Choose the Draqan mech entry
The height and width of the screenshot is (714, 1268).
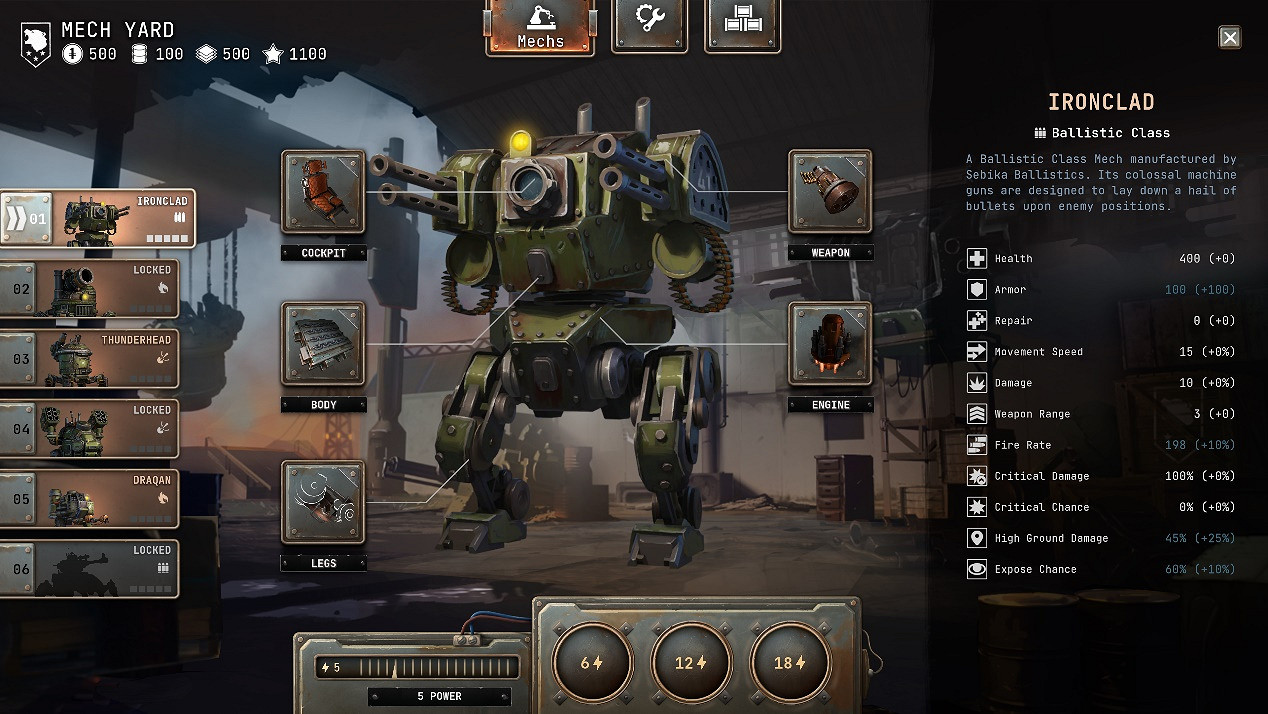pyautogui.click(x=90, y=499)
